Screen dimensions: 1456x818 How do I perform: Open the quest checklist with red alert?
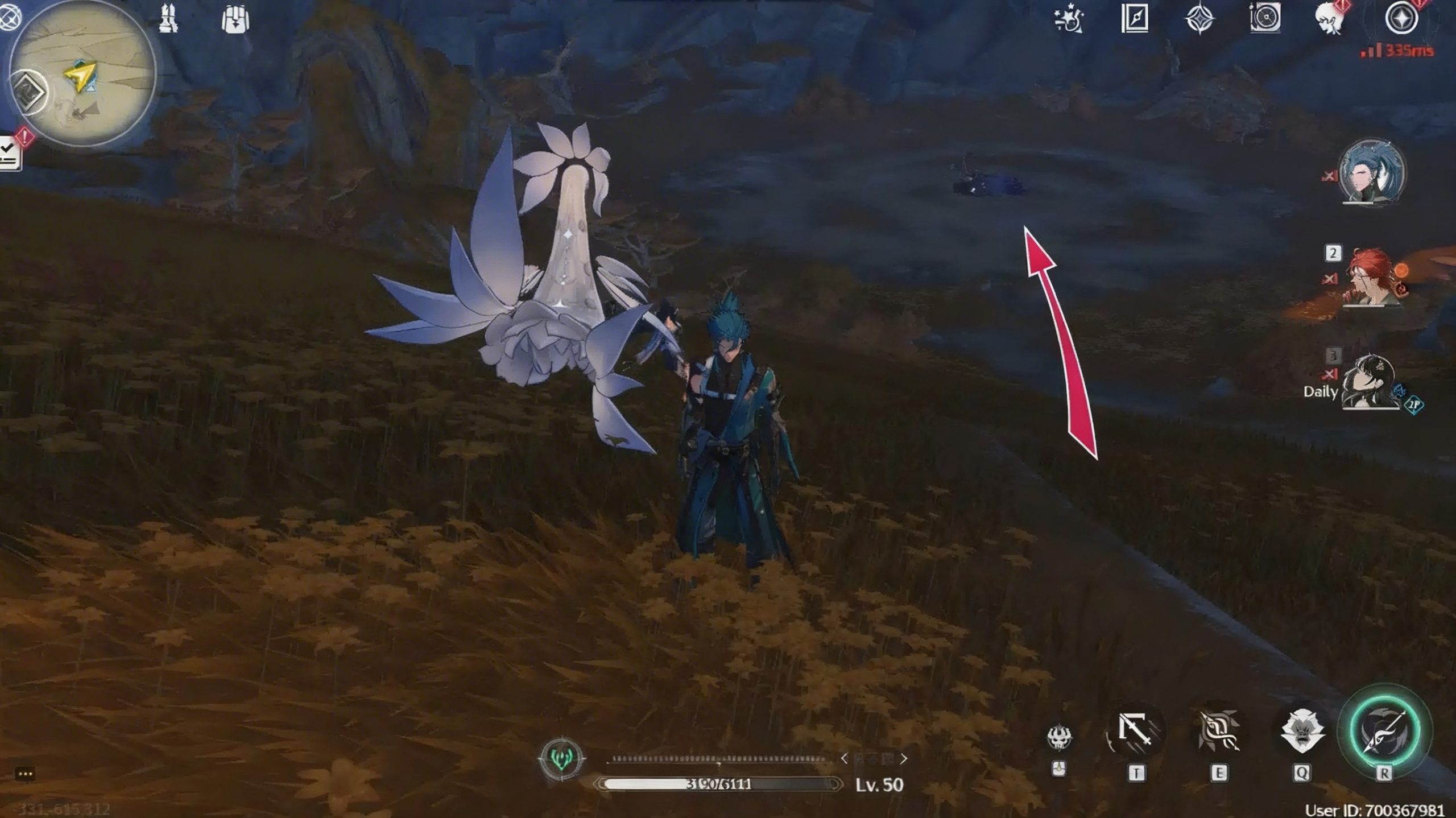click(10, 152)
